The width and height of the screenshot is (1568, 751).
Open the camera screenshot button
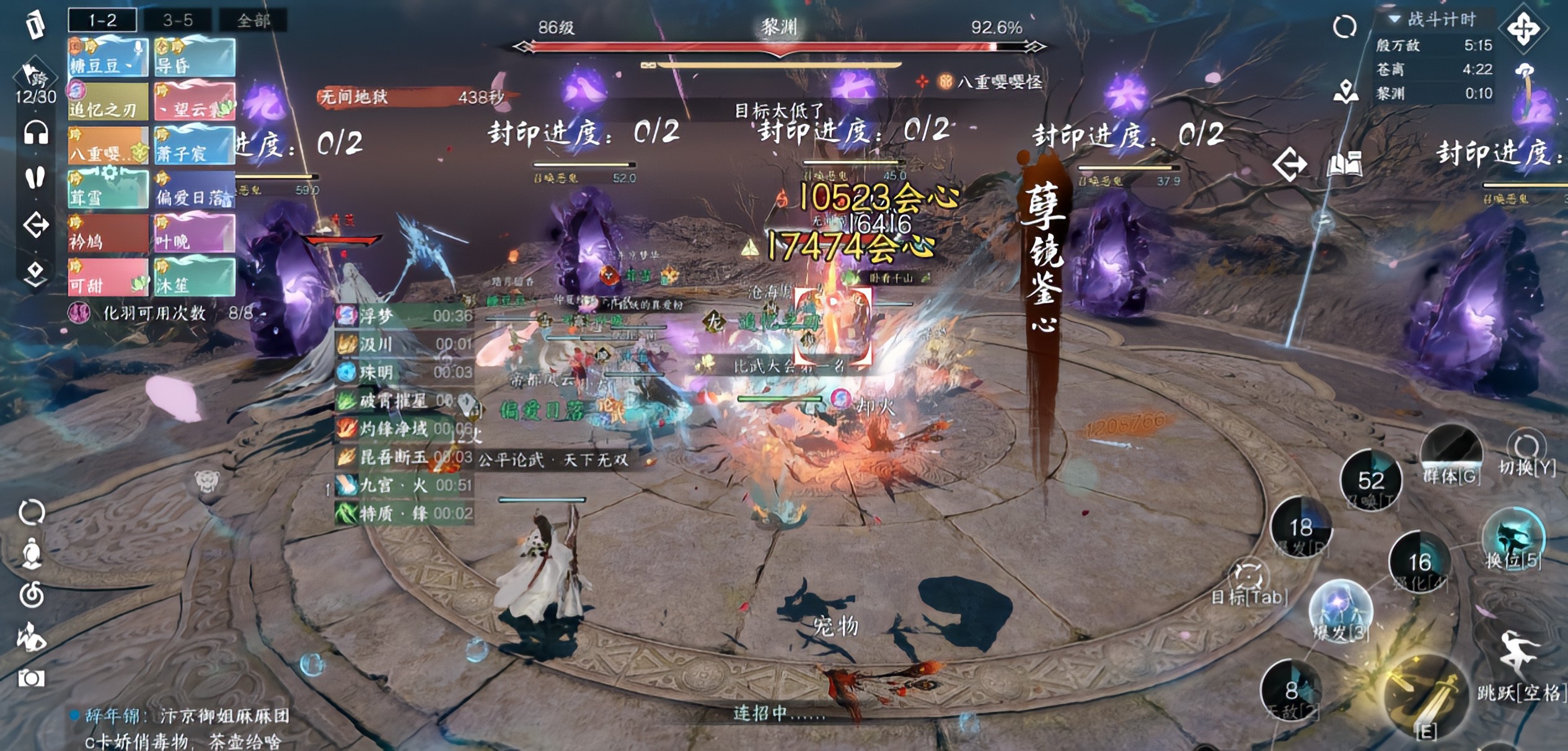(31, 678)
